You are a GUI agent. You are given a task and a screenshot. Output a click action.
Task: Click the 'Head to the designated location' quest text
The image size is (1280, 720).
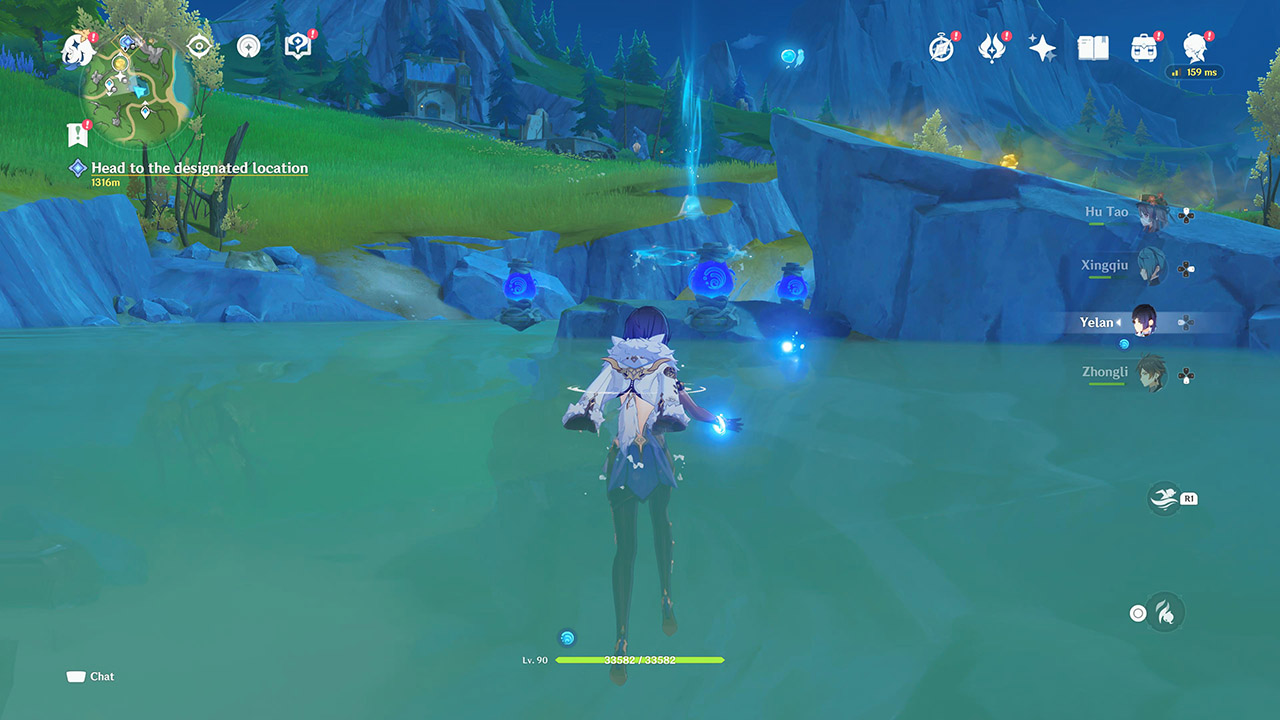tap(198, 168)
